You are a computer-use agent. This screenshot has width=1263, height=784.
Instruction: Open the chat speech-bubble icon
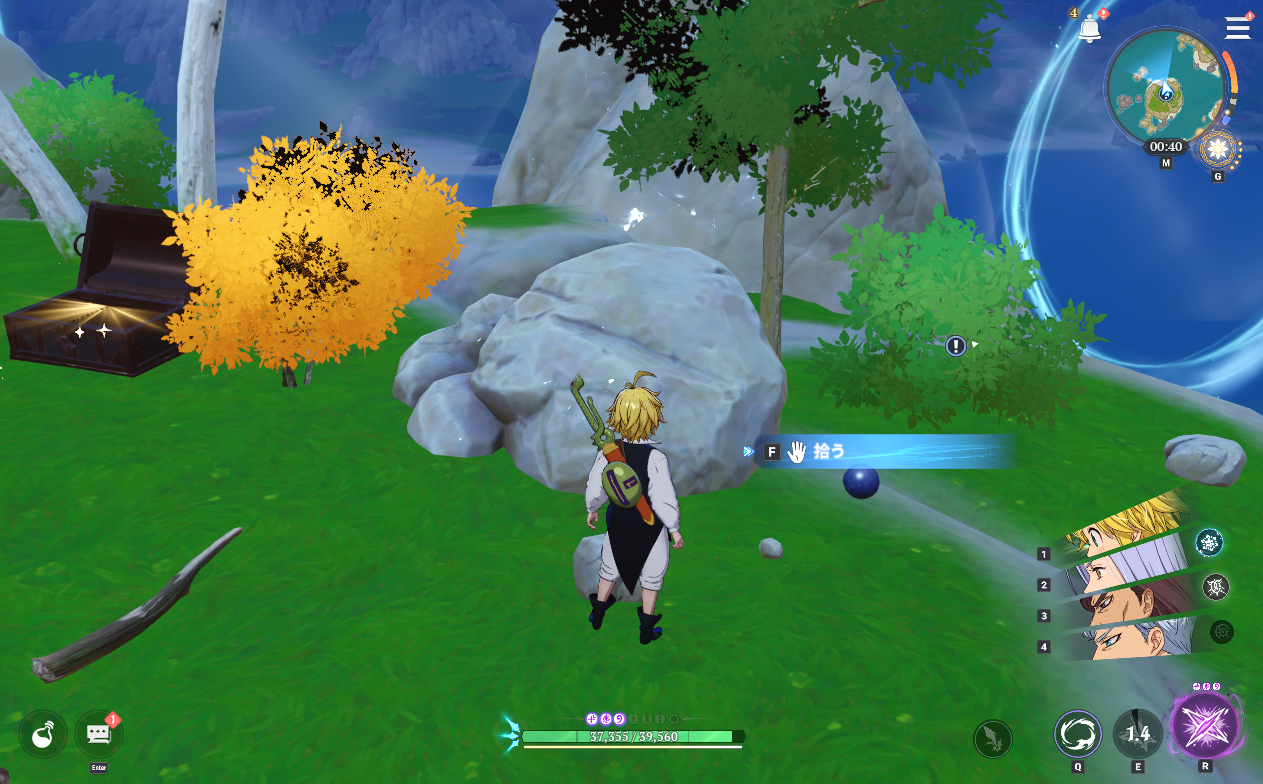98,735
